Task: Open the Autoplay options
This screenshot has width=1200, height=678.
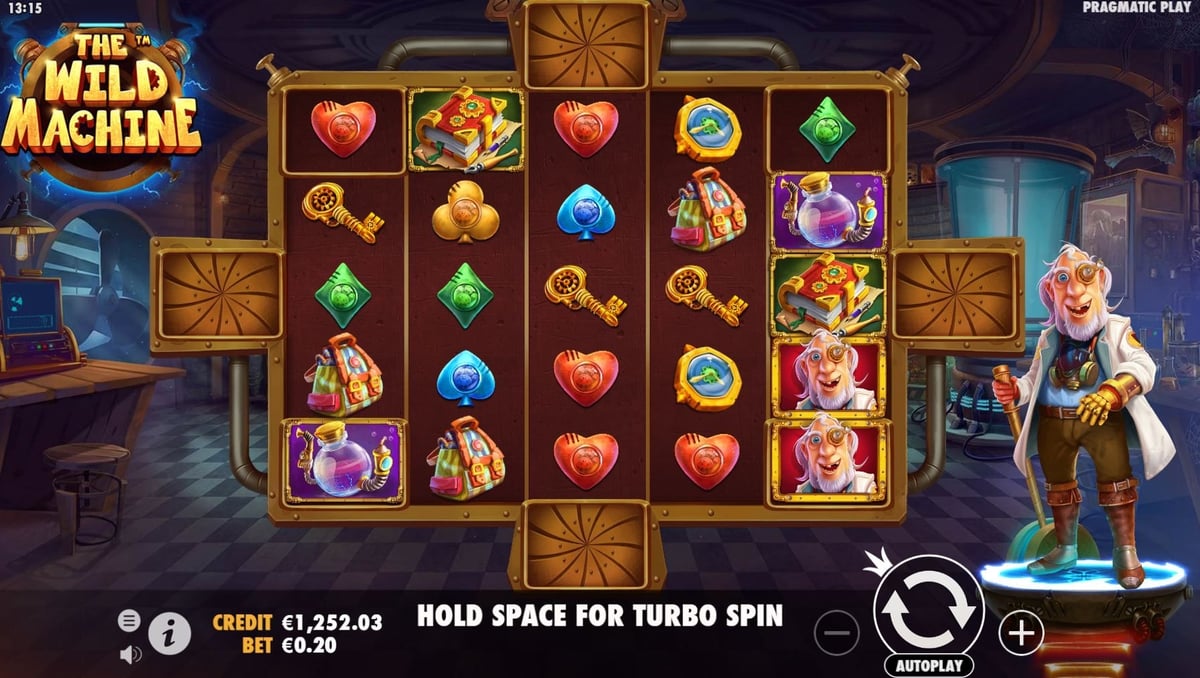Action: (x=929, y=665)
